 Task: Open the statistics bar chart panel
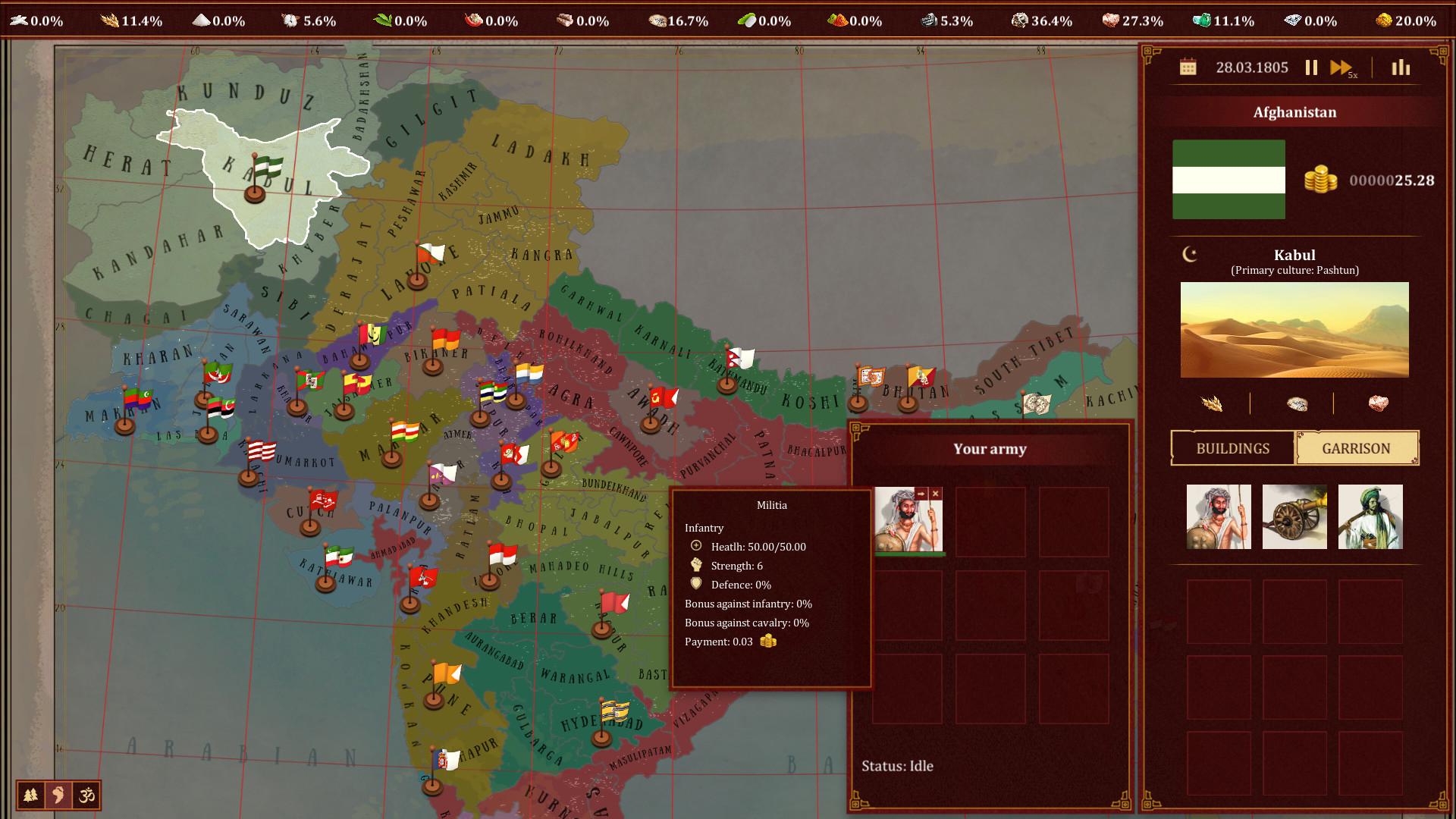pyautogui.click(x=1401, y=67)
